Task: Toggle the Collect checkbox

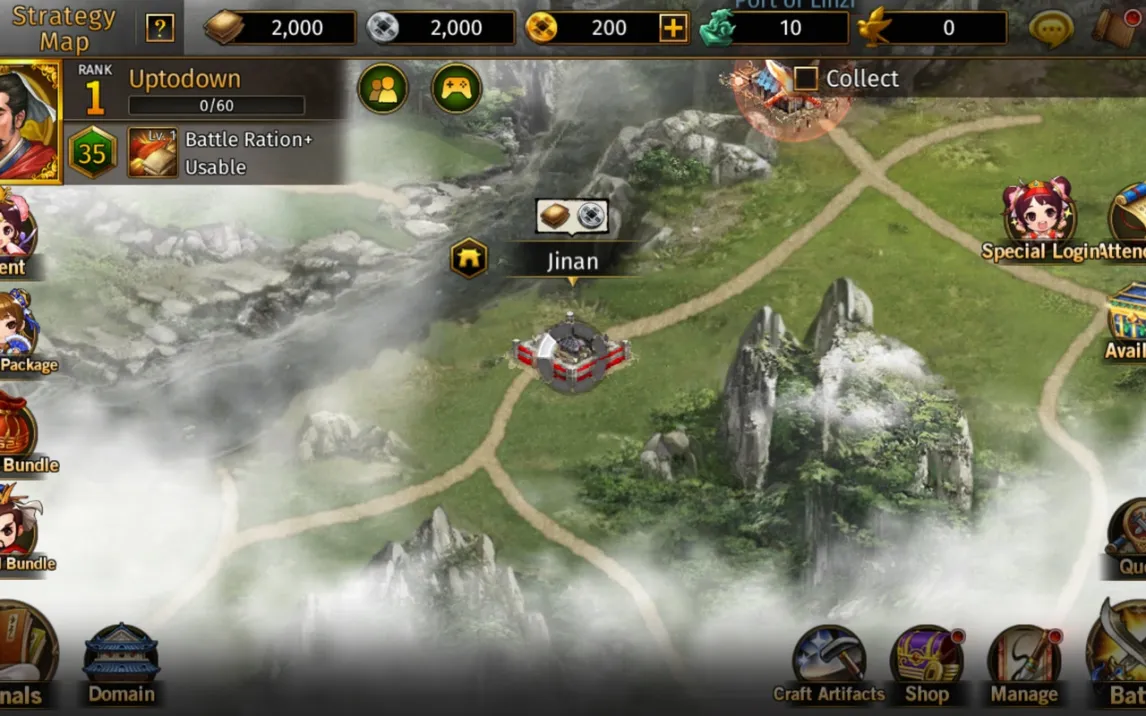Action: click(x=806, y=78)
